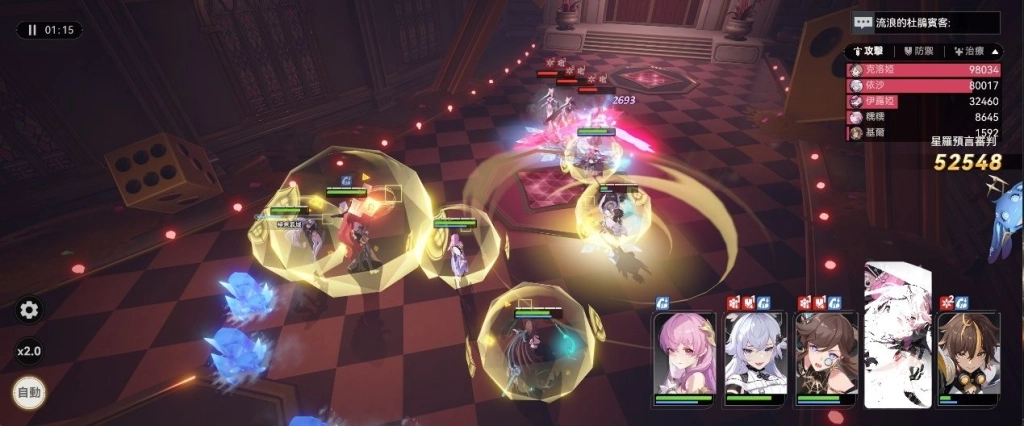
Task: Select the 伊露姬 row in damage ranking
Action: tap(923, 101)
